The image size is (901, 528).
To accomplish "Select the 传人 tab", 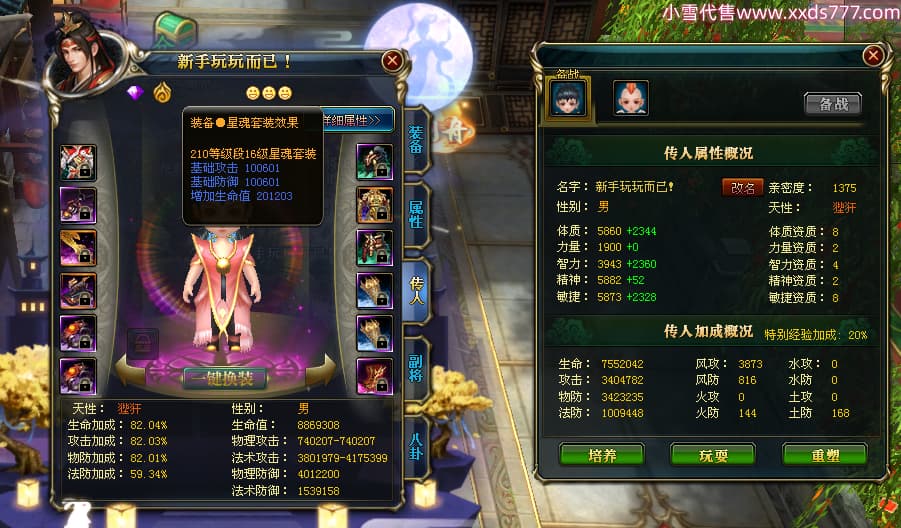I will (416, 286).
